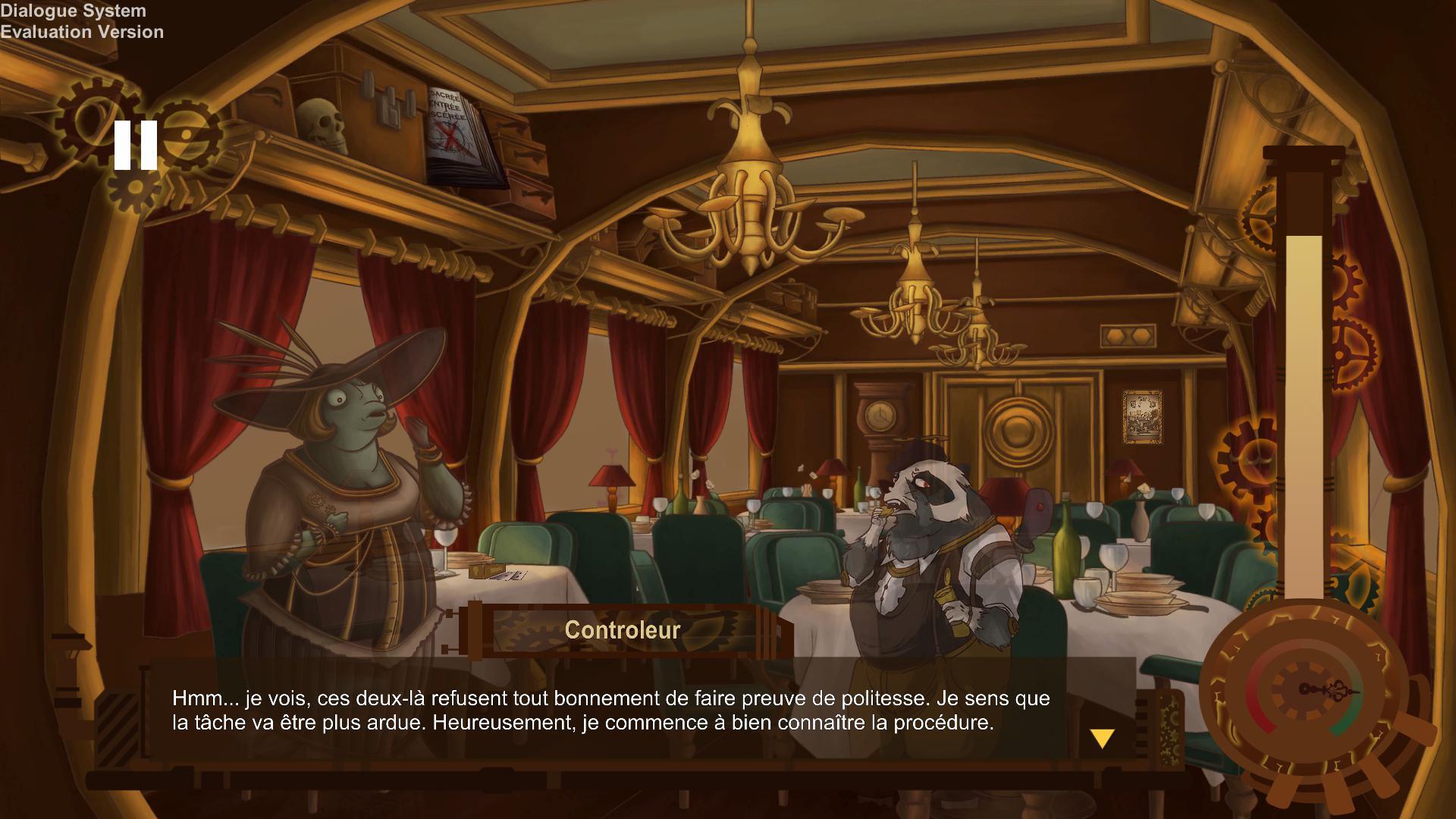1456x819 pixels.
Task: Click the 'Controleur' name banner
Action: coord(622,629)
